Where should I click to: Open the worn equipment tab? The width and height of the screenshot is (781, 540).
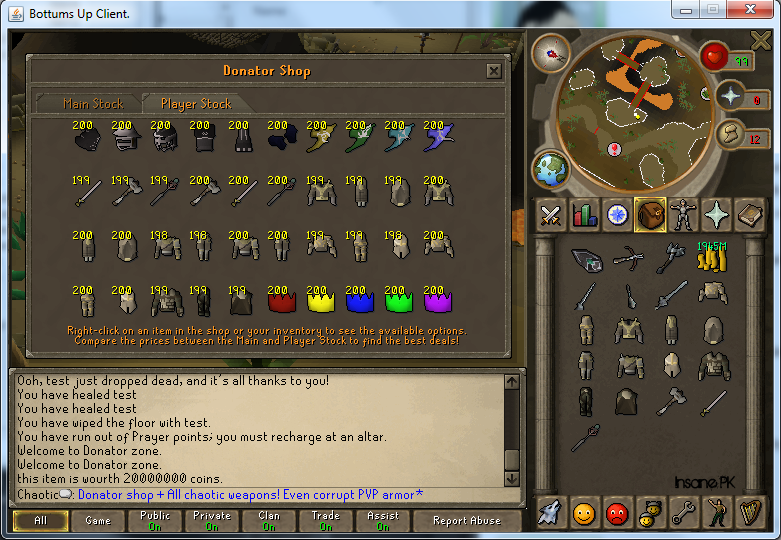[x=683, y=215]
